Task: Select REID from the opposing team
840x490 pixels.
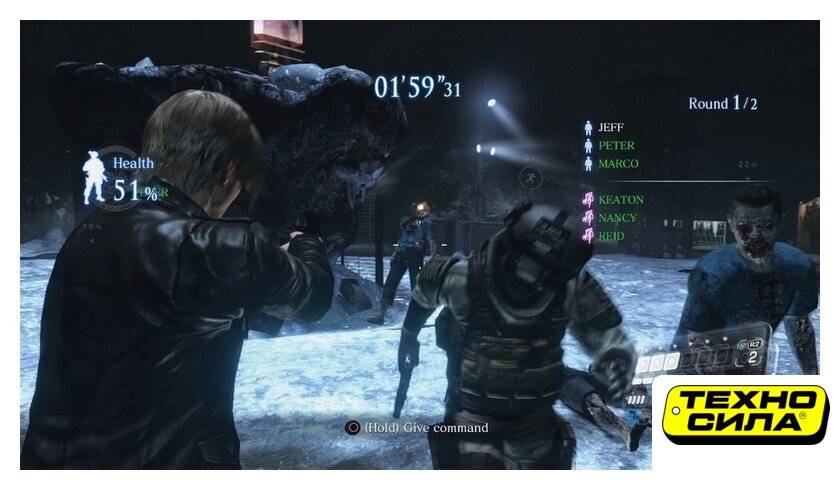Action: 611,236
